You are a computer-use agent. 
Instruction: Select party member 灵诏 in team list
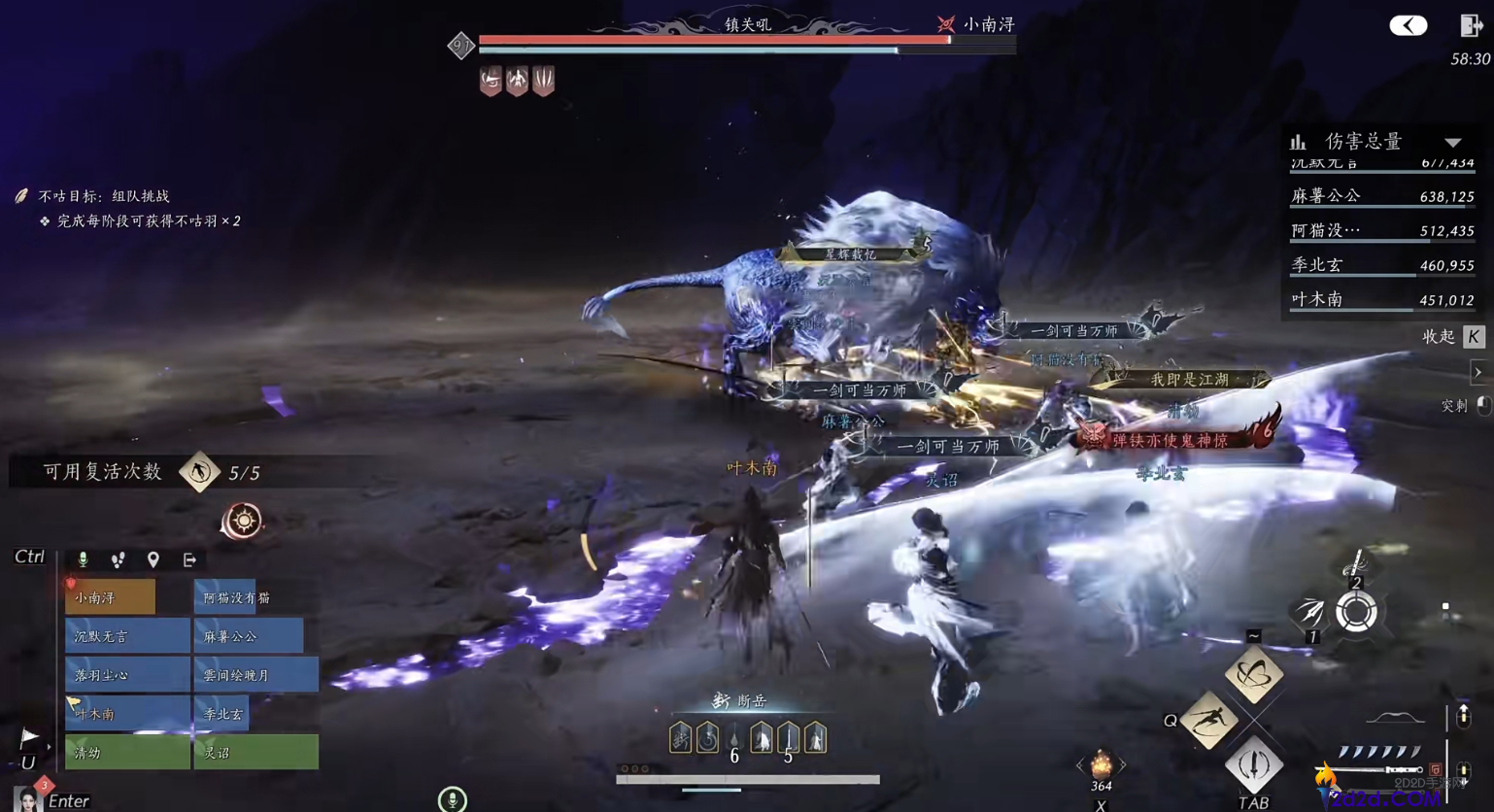click(x=255, y=753)
